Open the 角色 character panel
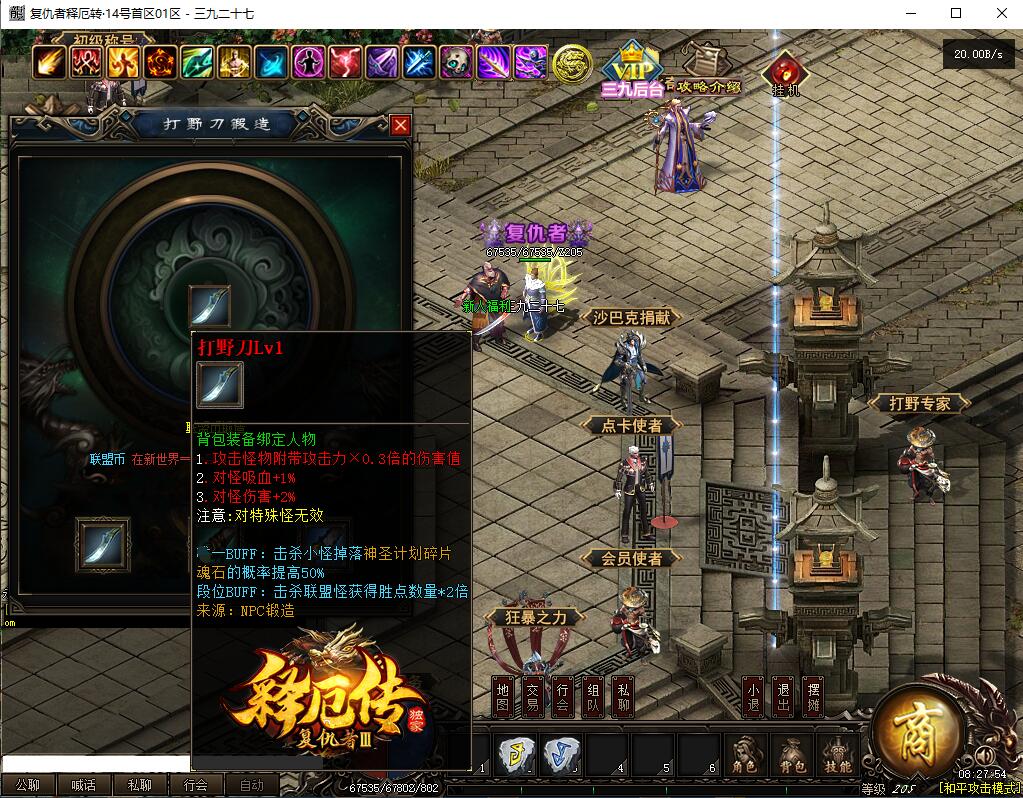 744,757
